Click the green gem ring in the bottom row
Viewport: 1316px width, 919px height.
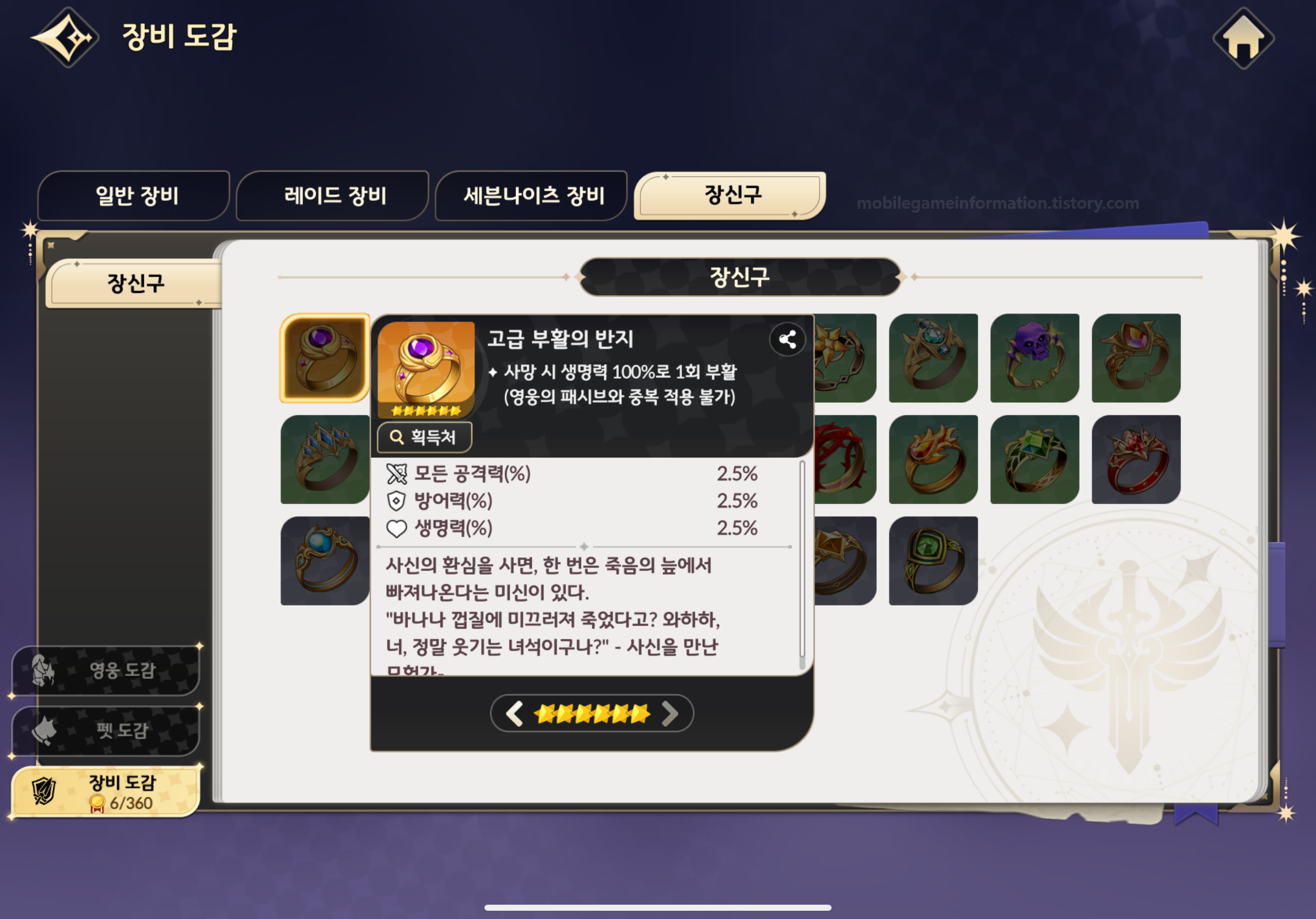[x=934, y=560]
